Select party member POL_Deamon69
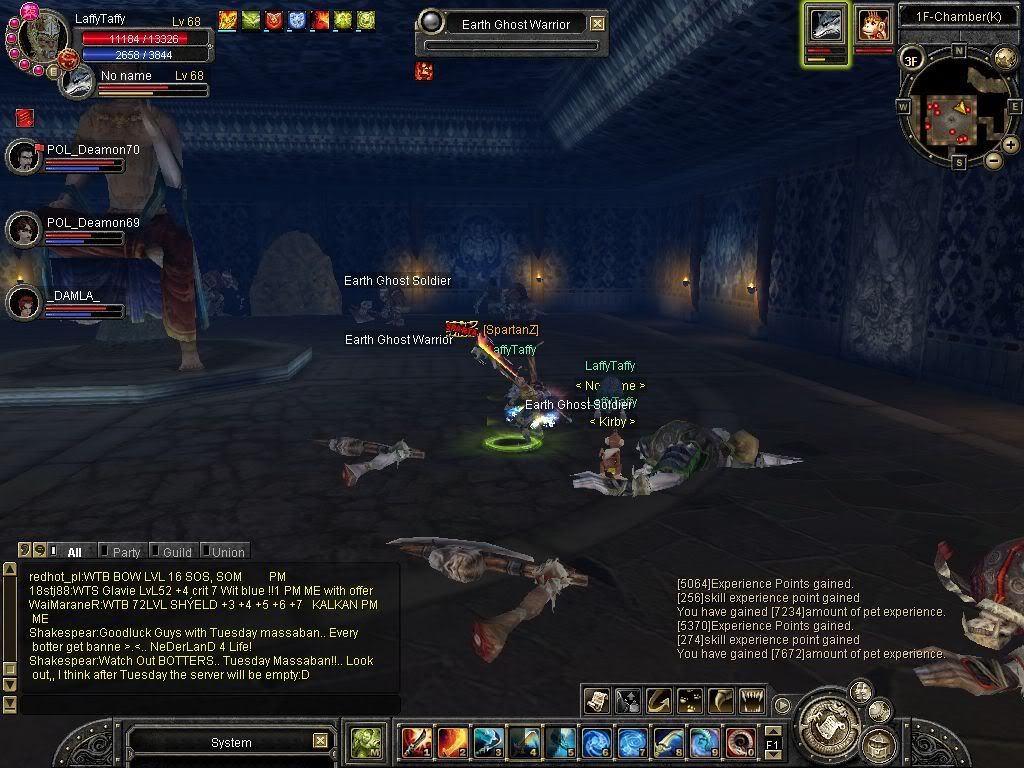Viewport: 1024px width, 768px height. pyautogui.click(x=24, y=230)
